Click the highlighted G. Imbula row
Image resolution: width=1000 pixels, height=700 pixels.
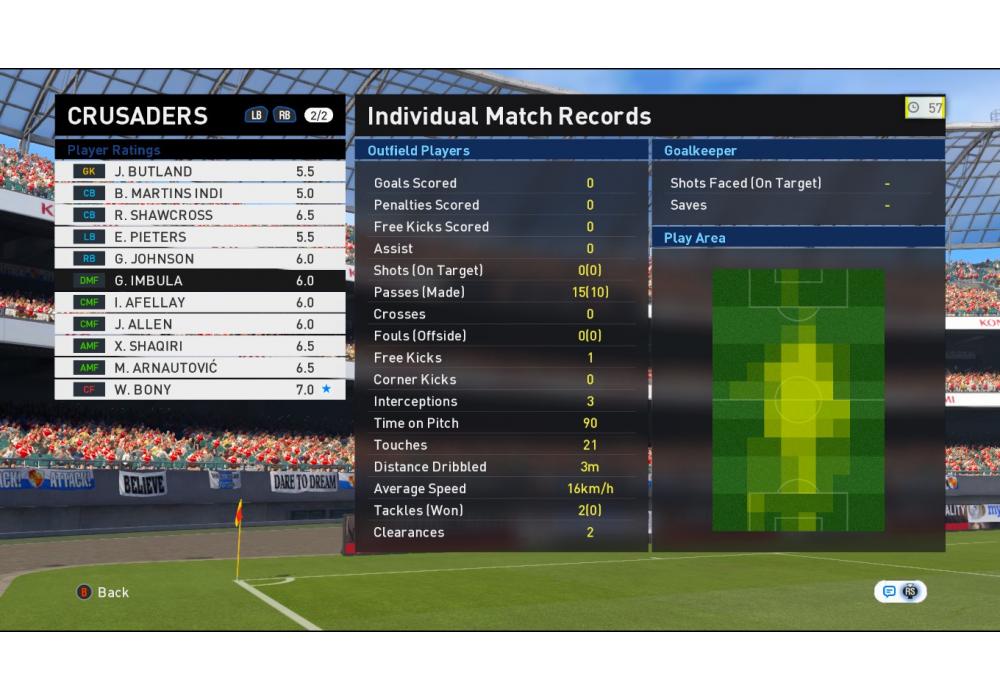pos(200,281)
